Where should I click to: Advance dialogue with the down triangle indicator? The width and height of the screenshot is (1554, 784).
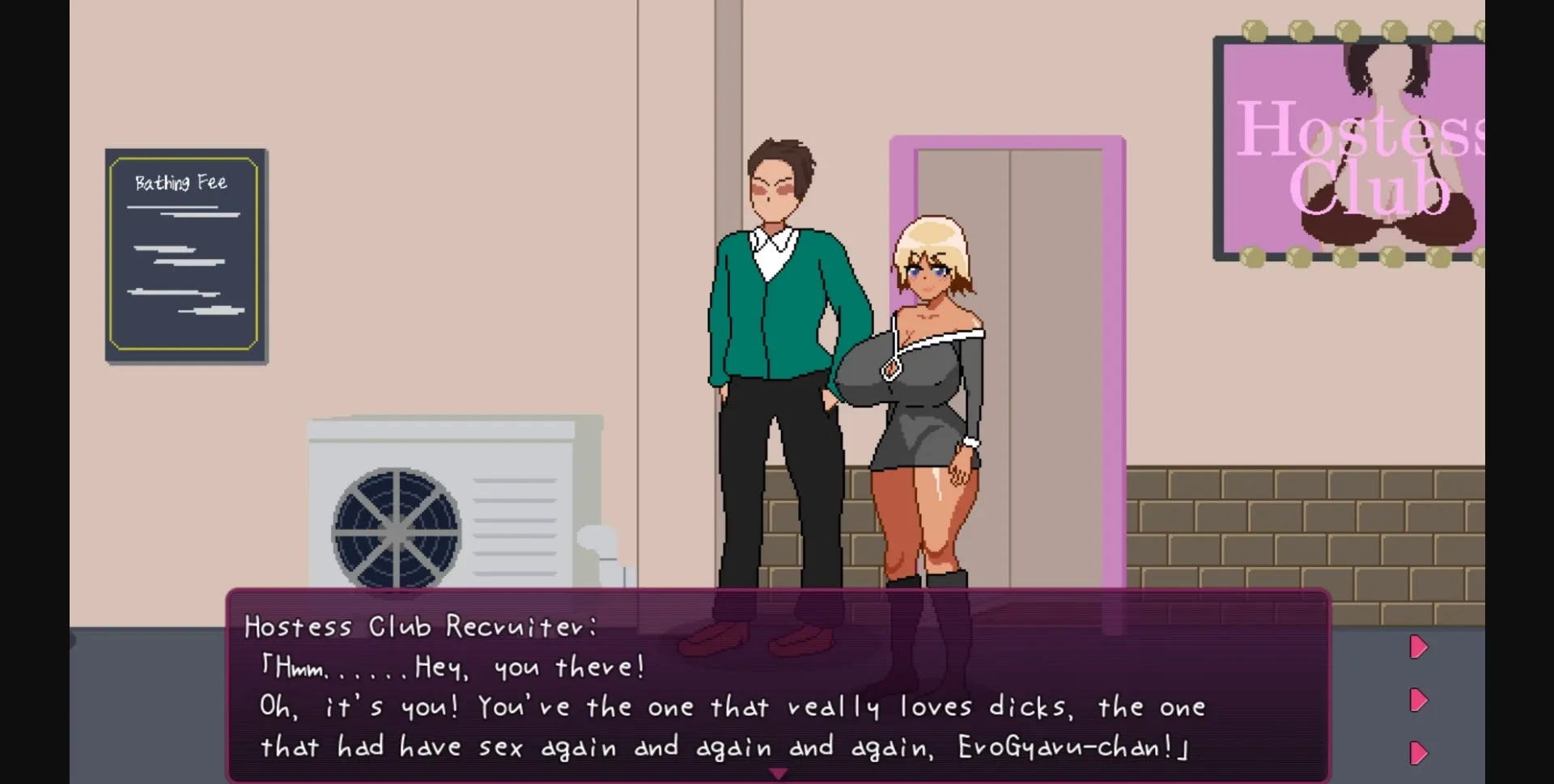pyautogui.click(x=779, y=773)
